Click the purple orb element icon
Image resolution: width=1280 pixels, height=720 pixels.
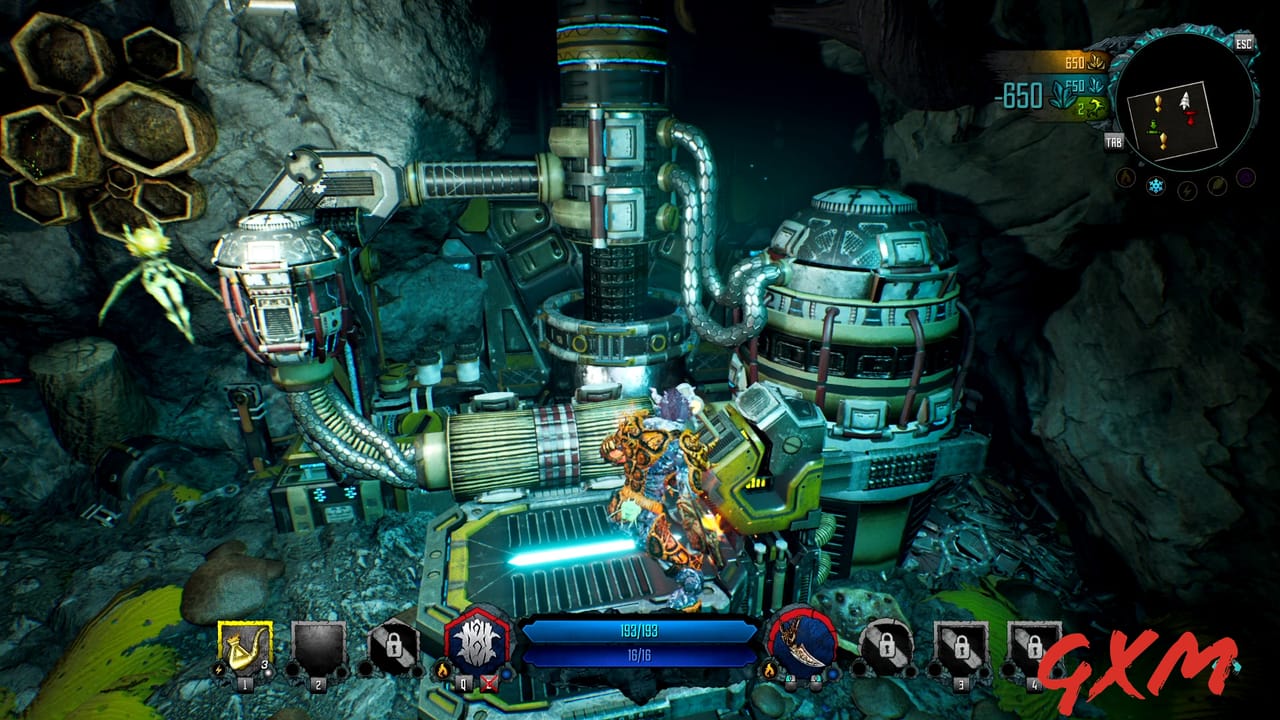[1244, 179]
